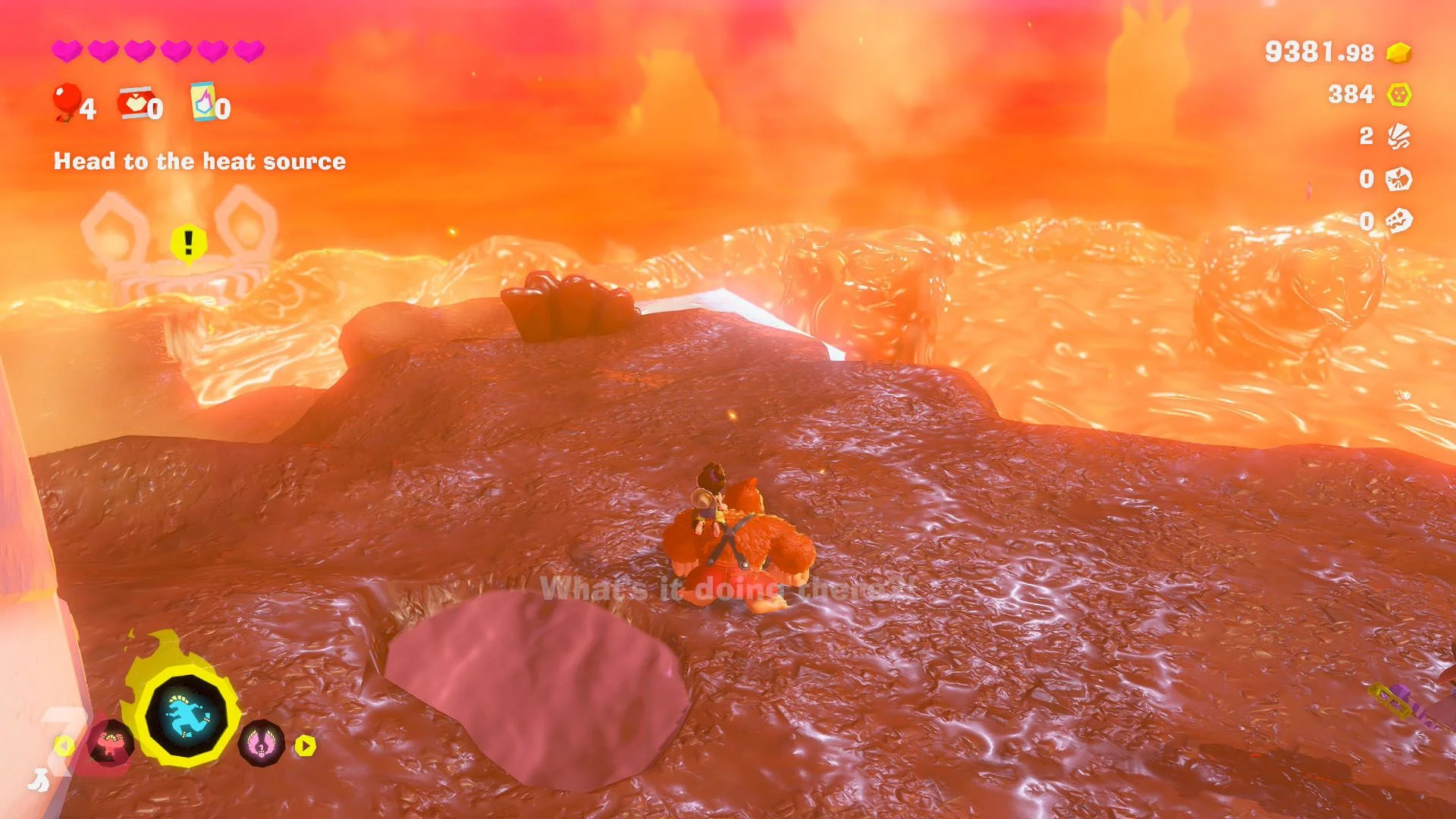This screenshot has width=1456, height=819.
Task: Click the yellow Banandium chip icon
Action: [x=1398, y=95]
